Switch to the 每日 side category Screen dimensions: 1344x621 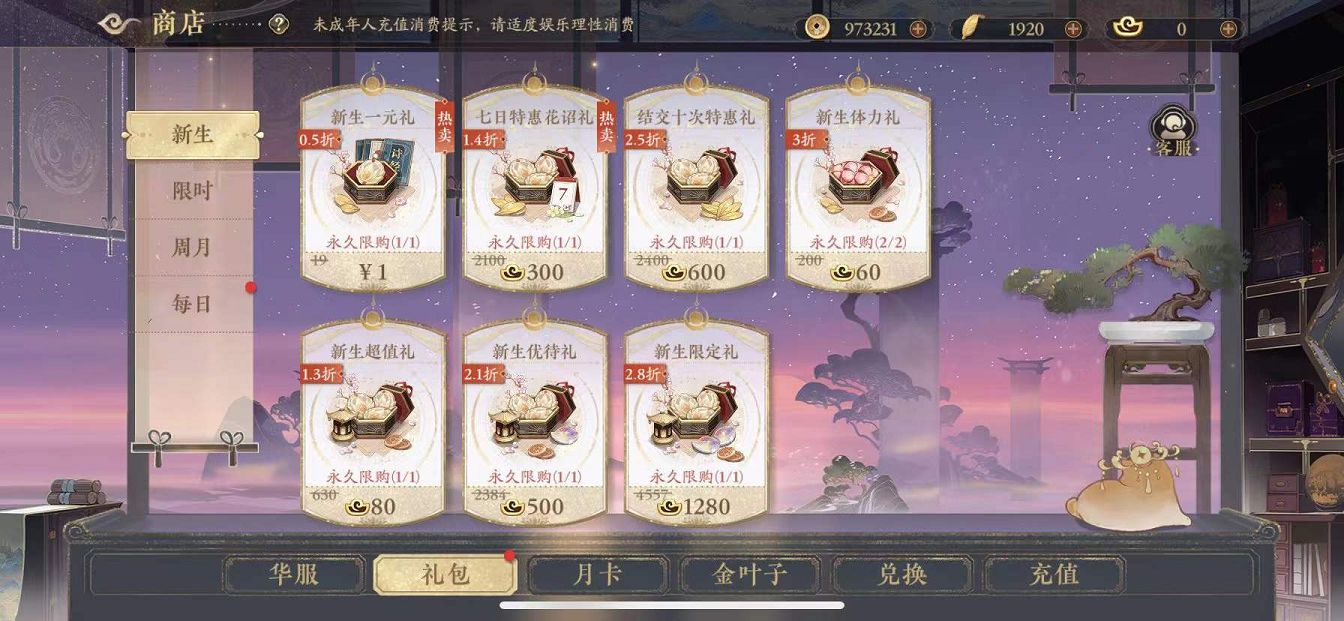[x=192, y=303]
